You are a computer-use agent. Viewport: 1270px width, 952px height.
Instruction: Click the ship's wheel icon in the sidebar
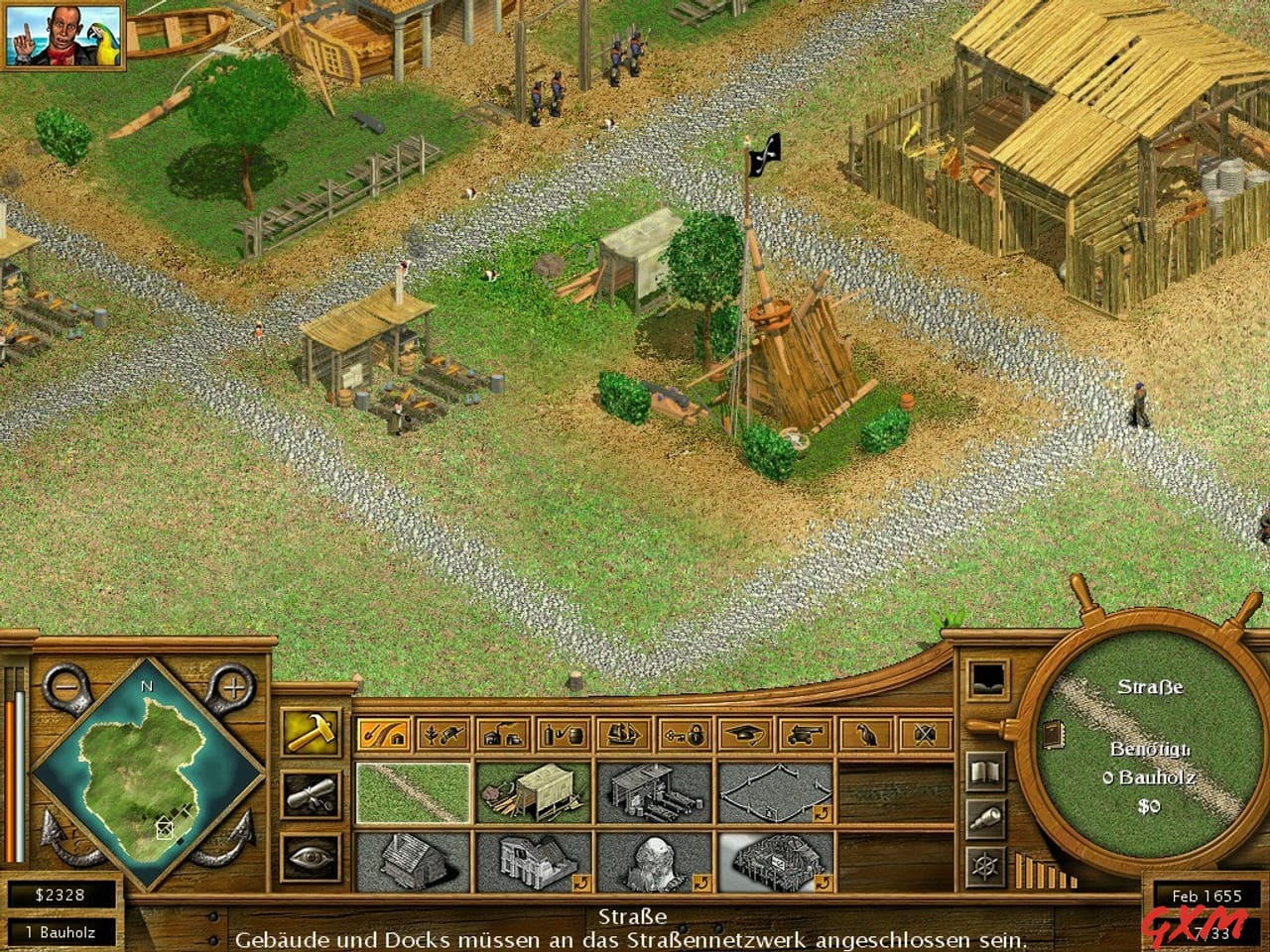(984, 868)
